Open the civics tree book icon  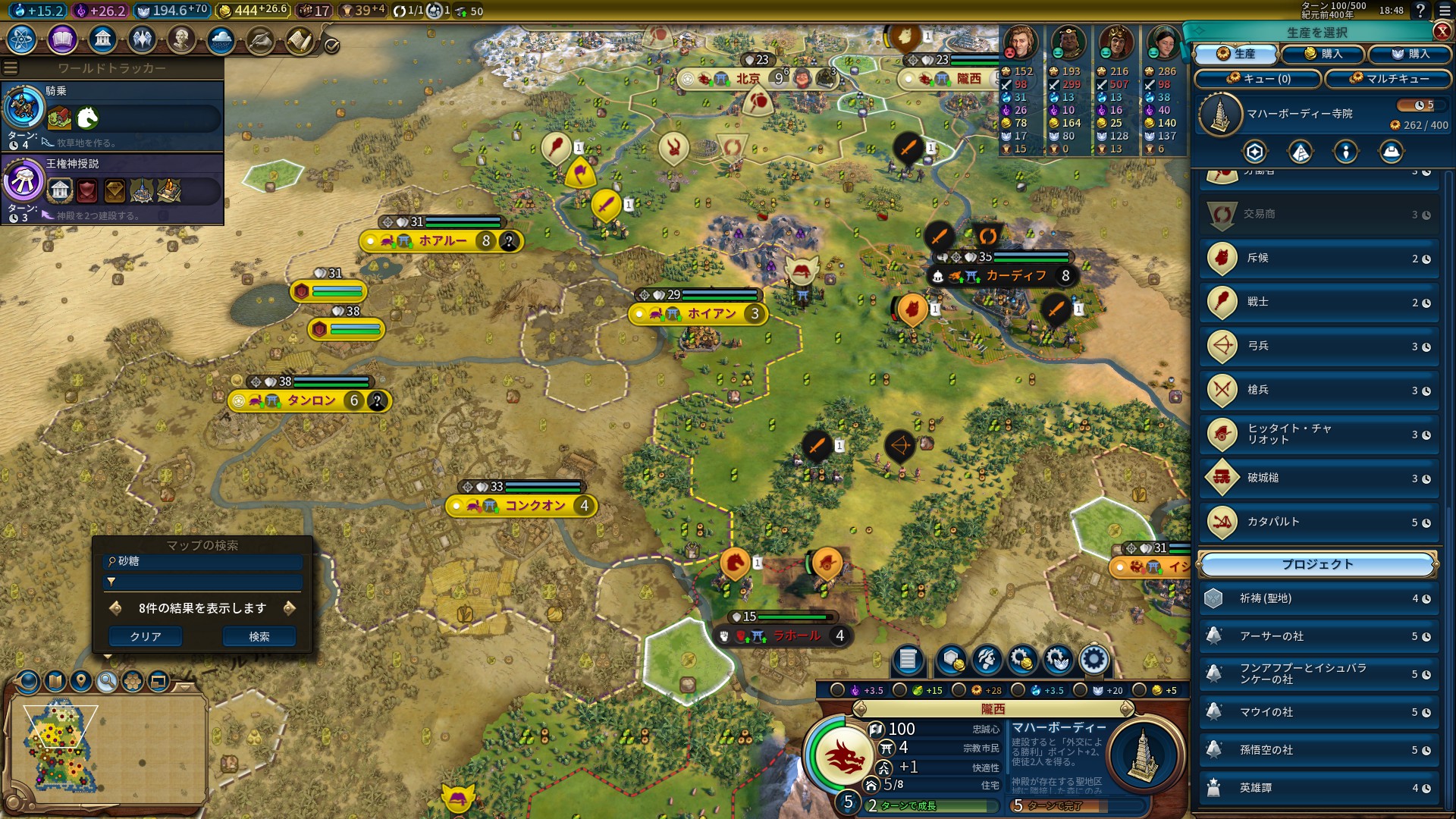pyautogui.click(x=62, y=39)
